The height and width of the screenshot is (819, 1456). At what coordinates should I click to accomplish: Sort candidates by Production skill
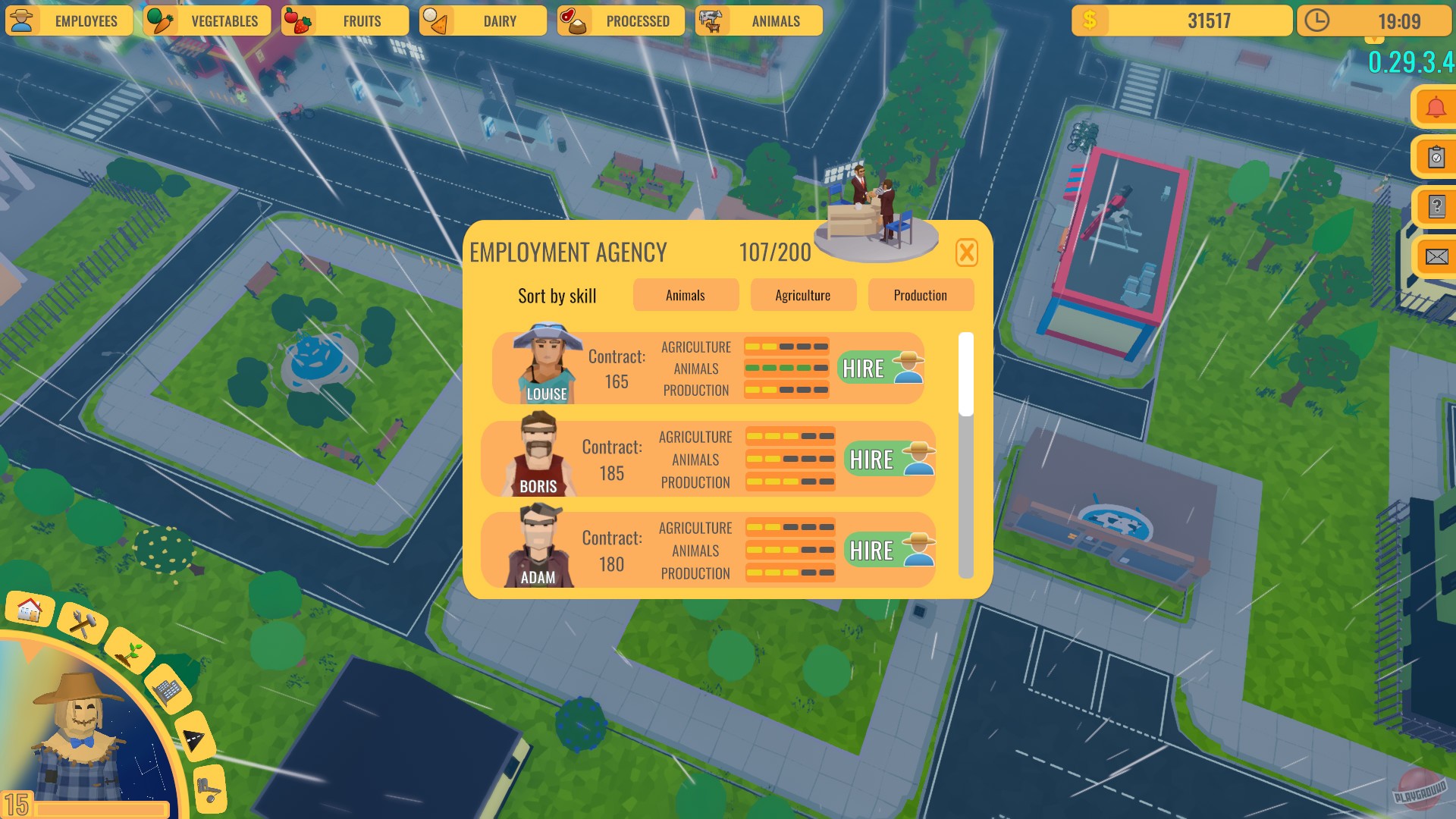(x=921, y=295)
